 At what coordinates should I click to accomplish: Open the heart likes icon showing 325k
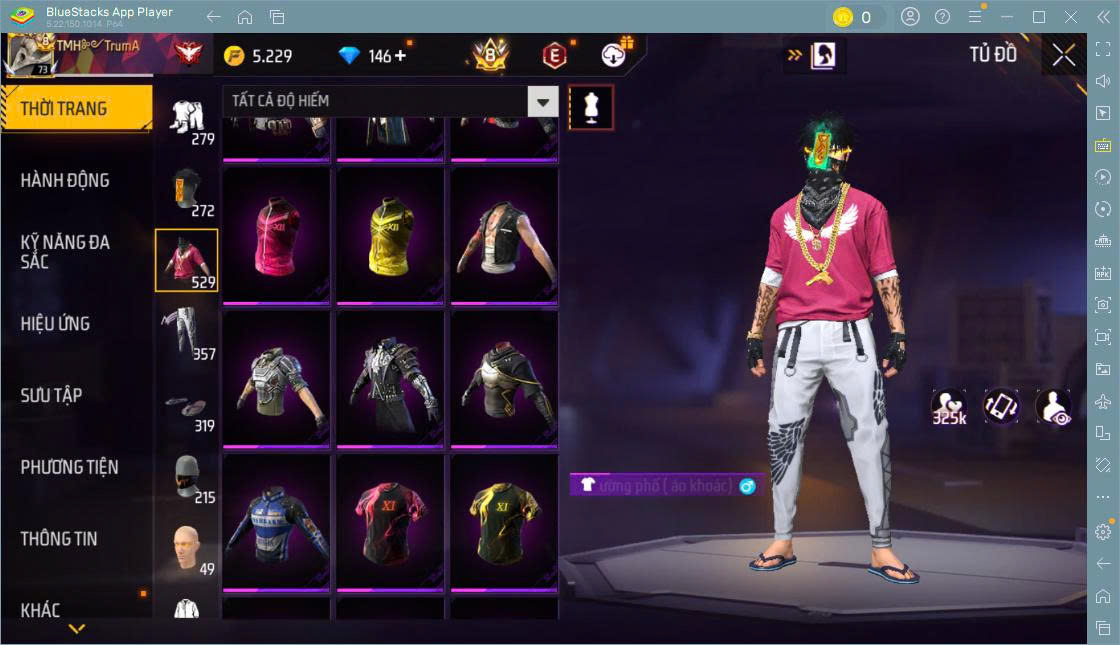pyautogui.click(x=948, y=407)
